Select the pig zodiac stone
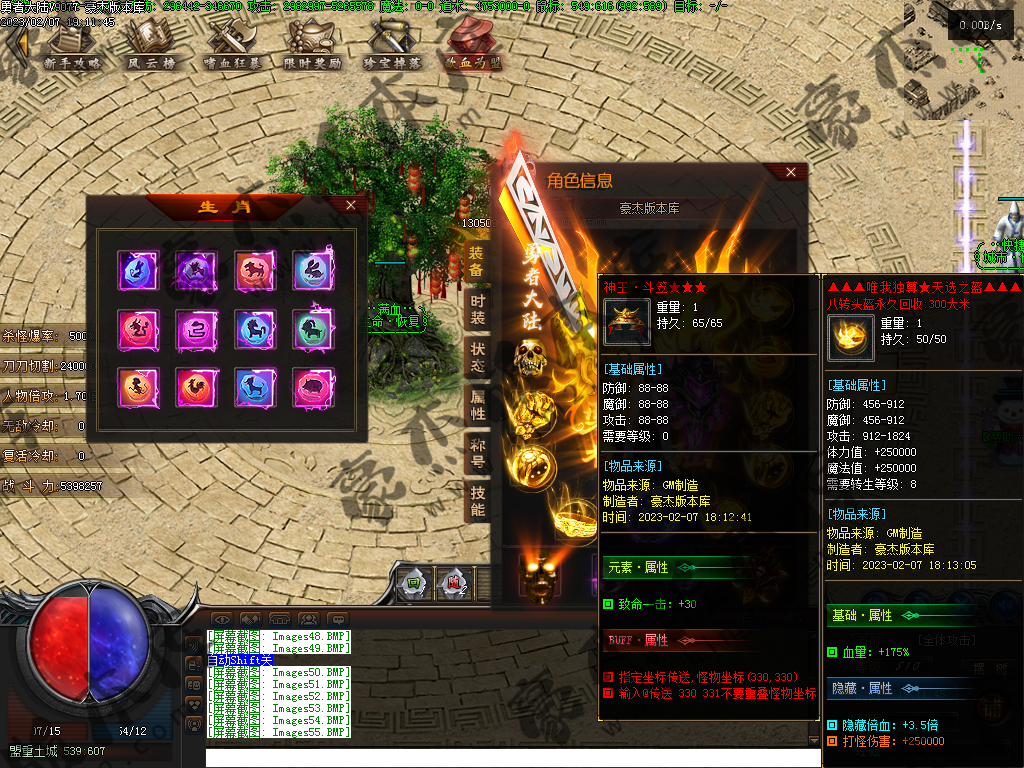1024x768 pixels. 312,387
